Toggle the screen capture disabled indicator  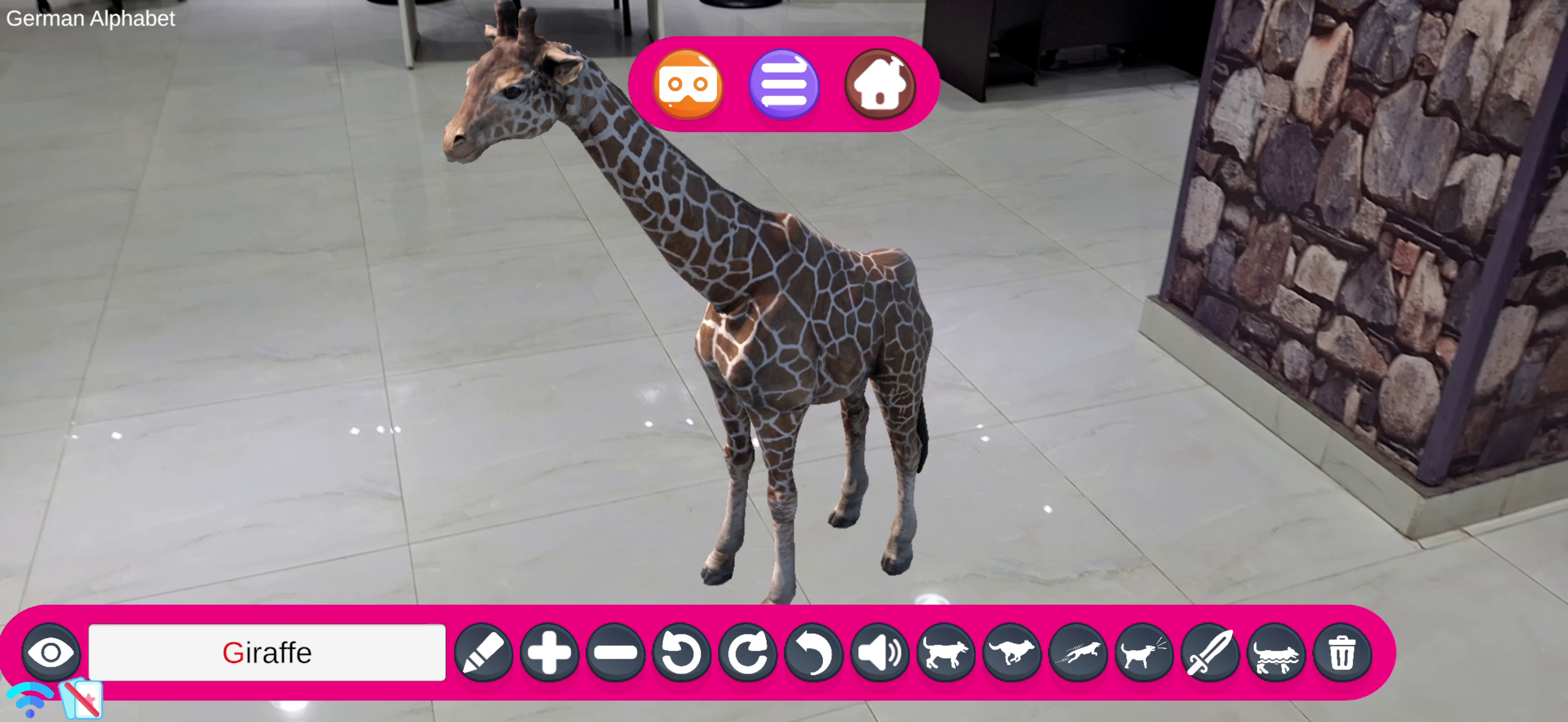pos(81,699)
